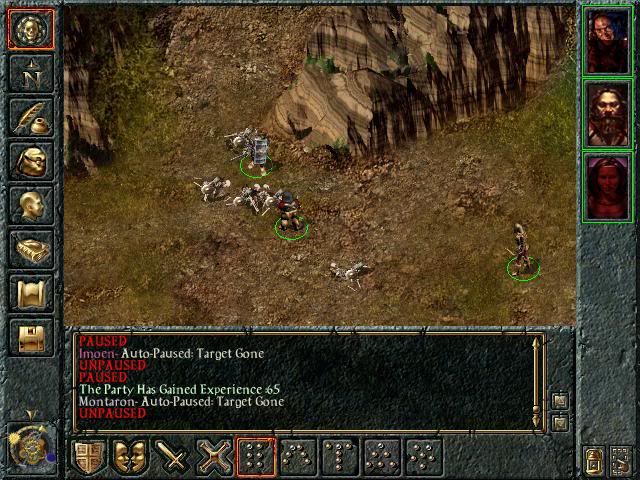640x480 pixels.
Task: Open the journal via the quill icon
Action: 31,116
